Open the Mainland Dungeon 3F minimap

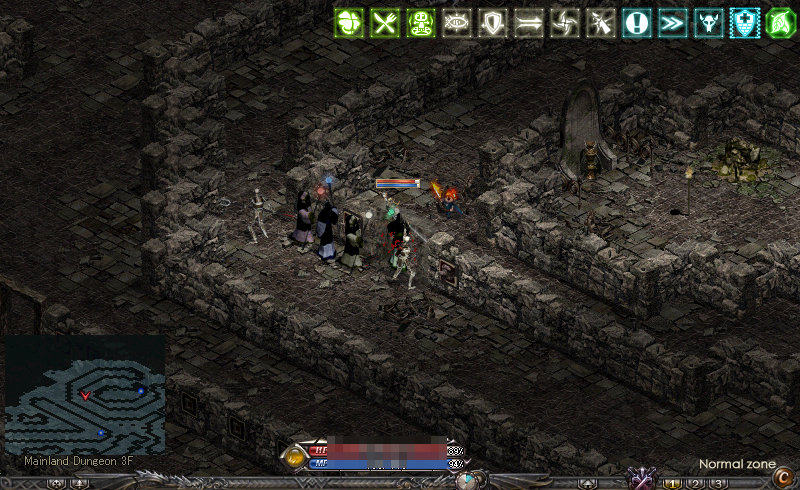coord(85,395)
